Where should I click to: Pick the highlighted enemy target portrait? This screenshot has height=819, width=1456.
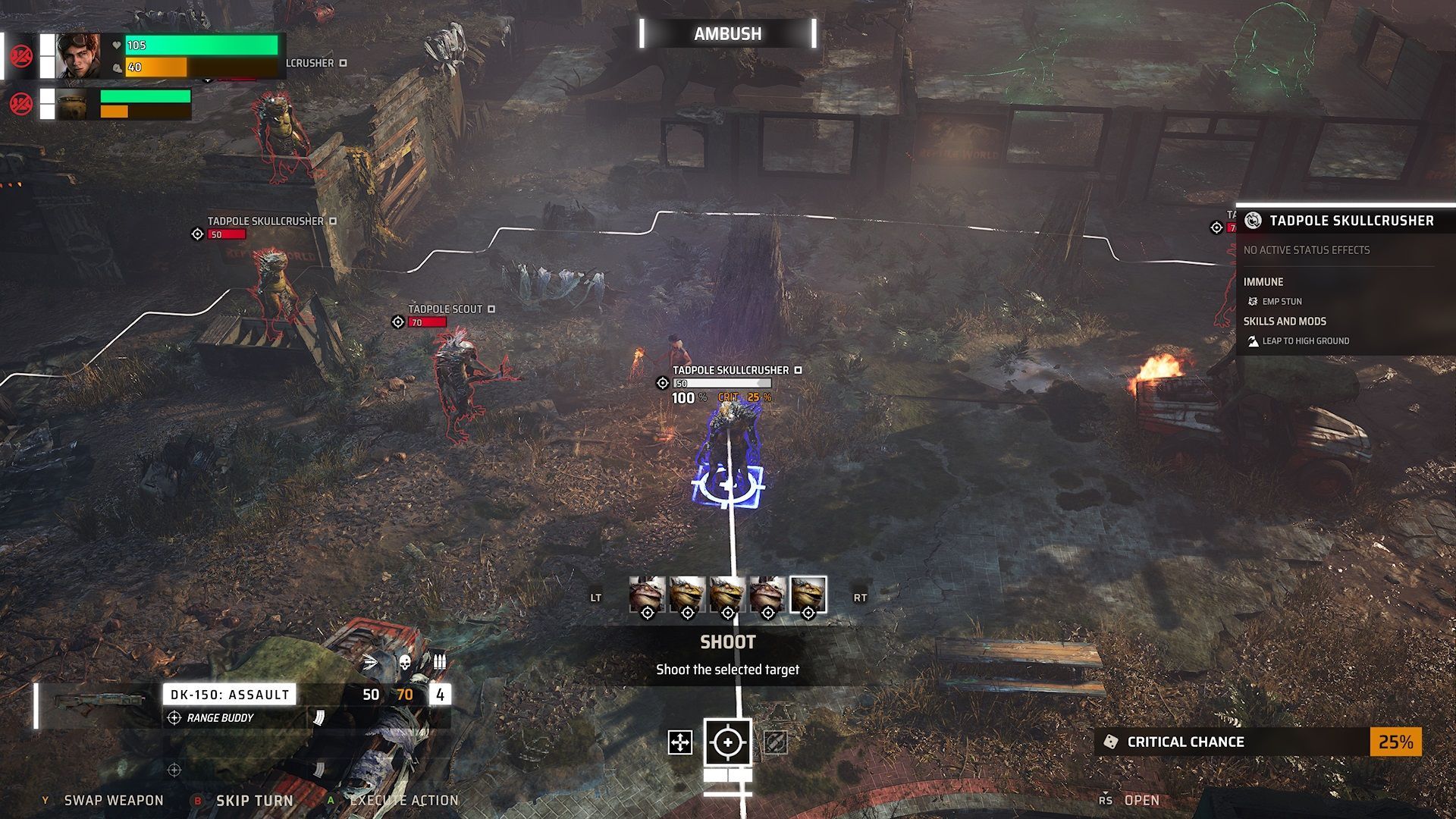(808, 595)
